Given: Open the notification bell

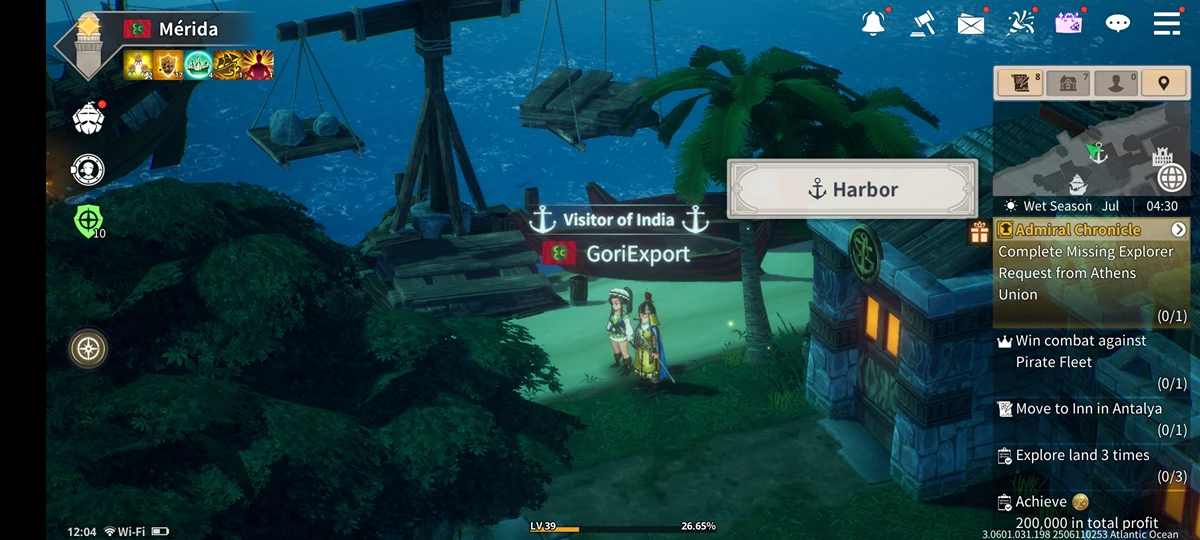Looking at the screenshot, I should pyautogui.click(x=873, y=23).
